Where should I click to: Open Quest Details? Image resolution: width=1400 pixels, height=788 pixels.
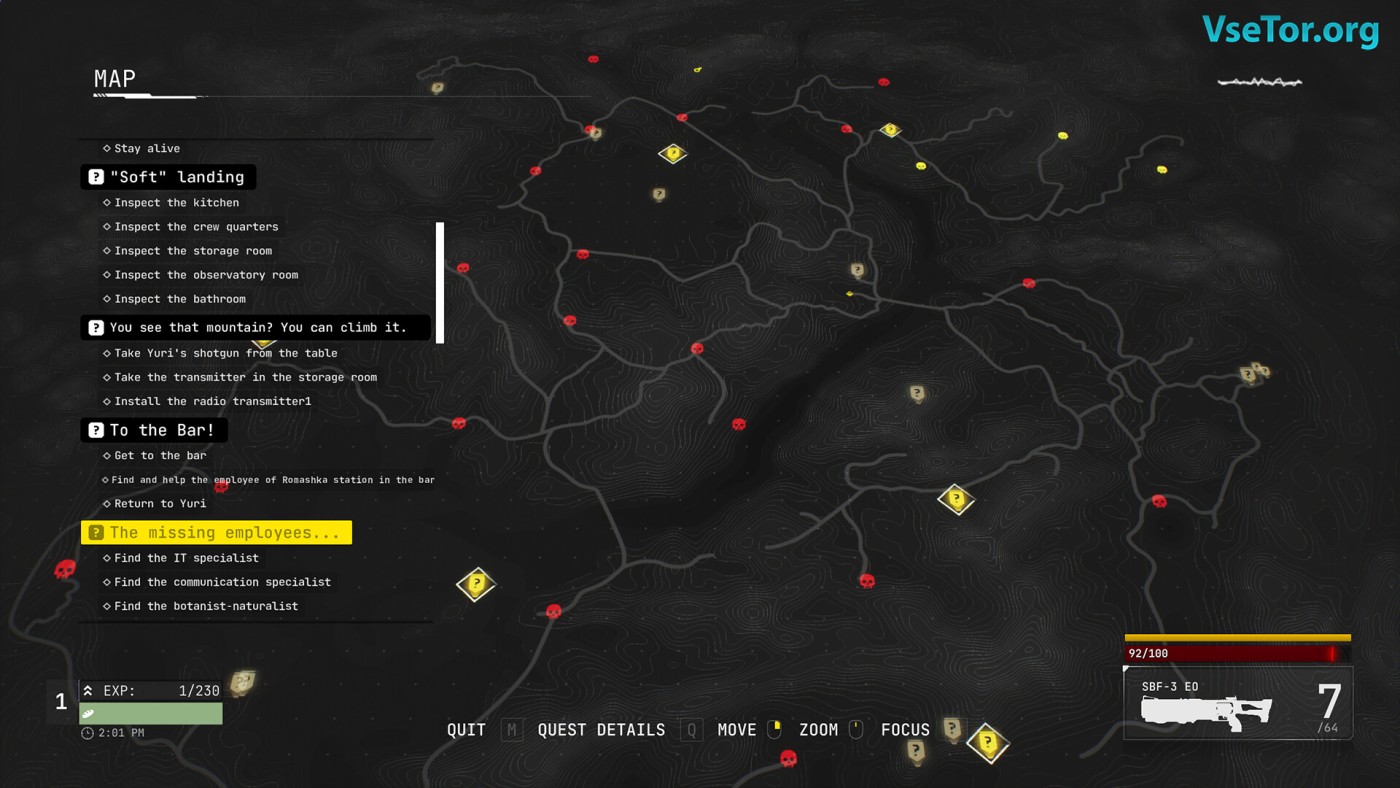tap(601, 730)
